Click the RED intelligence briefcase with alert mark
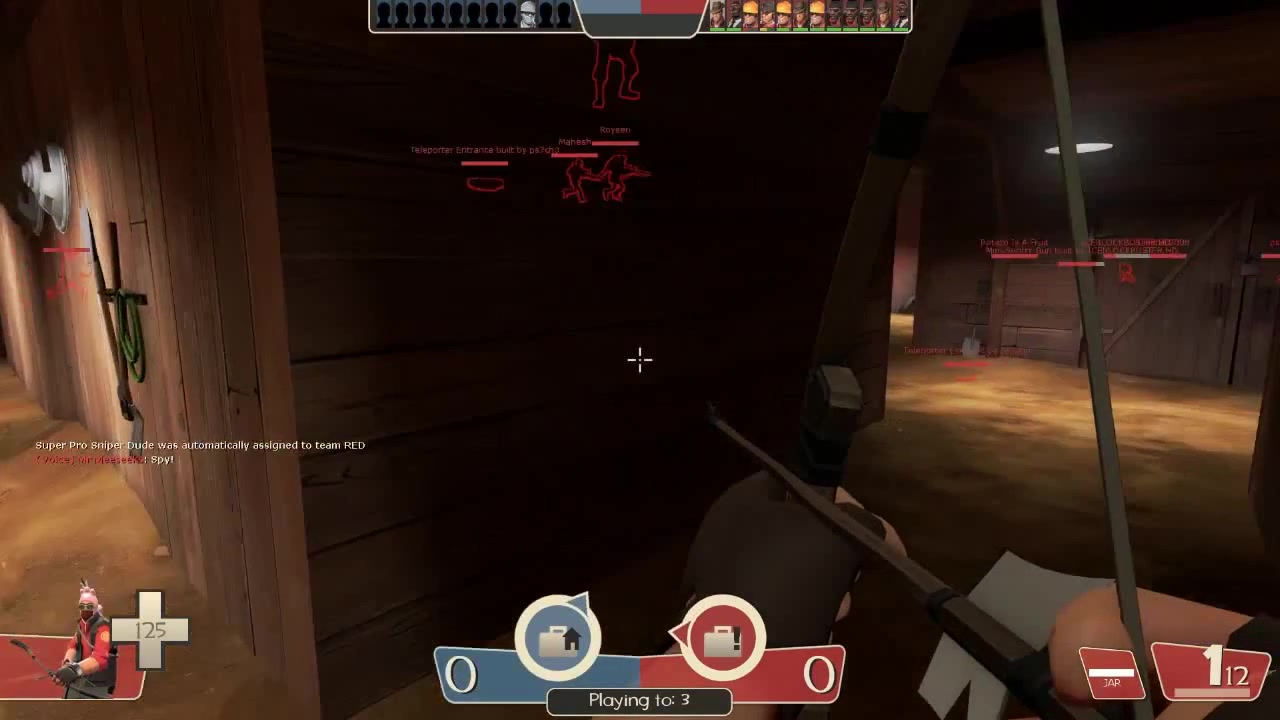The height and width of the screenshot is (720, 1280). (723, 637)
